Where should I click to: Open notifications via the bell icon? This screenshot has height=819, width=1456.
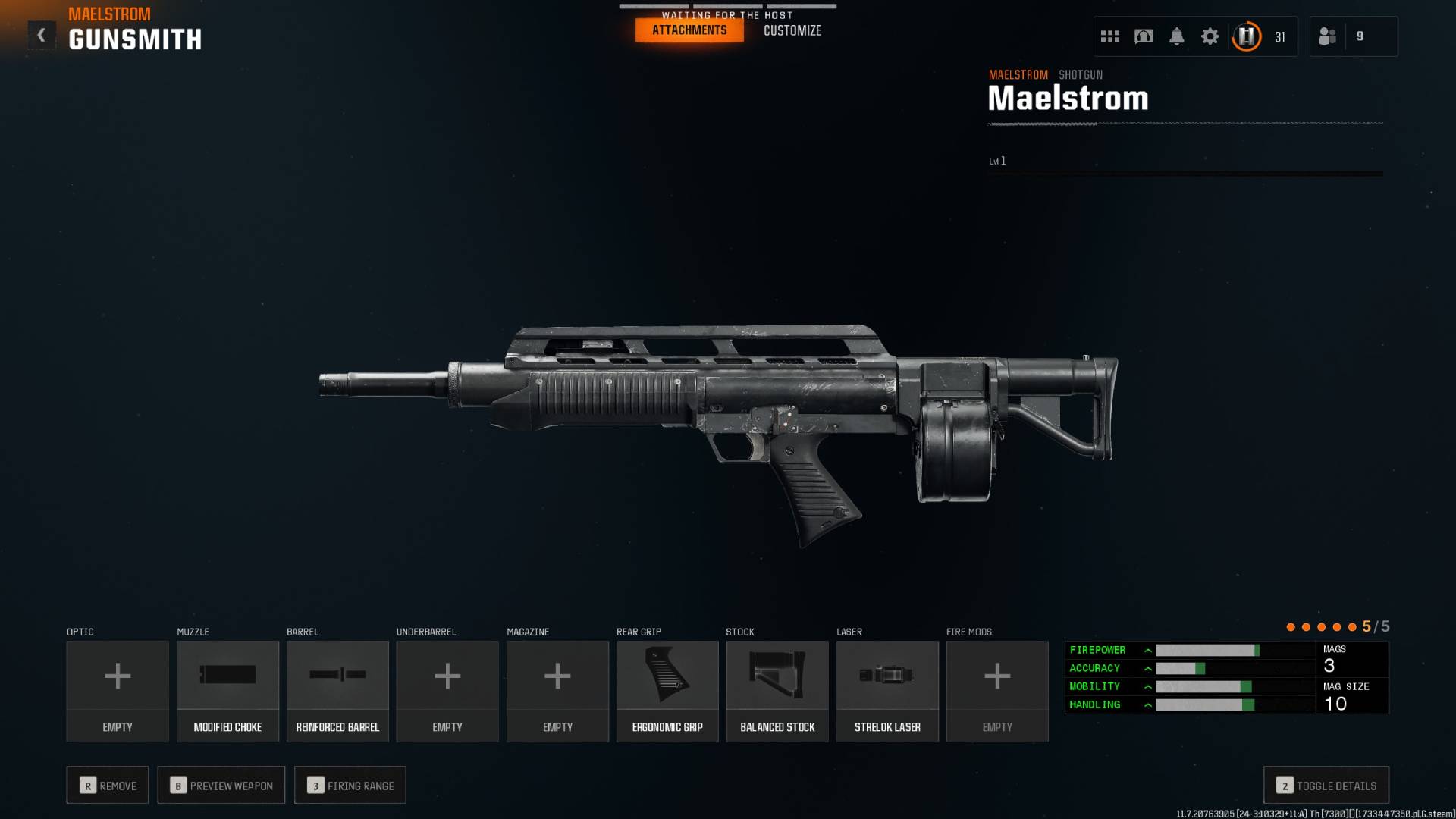(x=1178, y=36)
